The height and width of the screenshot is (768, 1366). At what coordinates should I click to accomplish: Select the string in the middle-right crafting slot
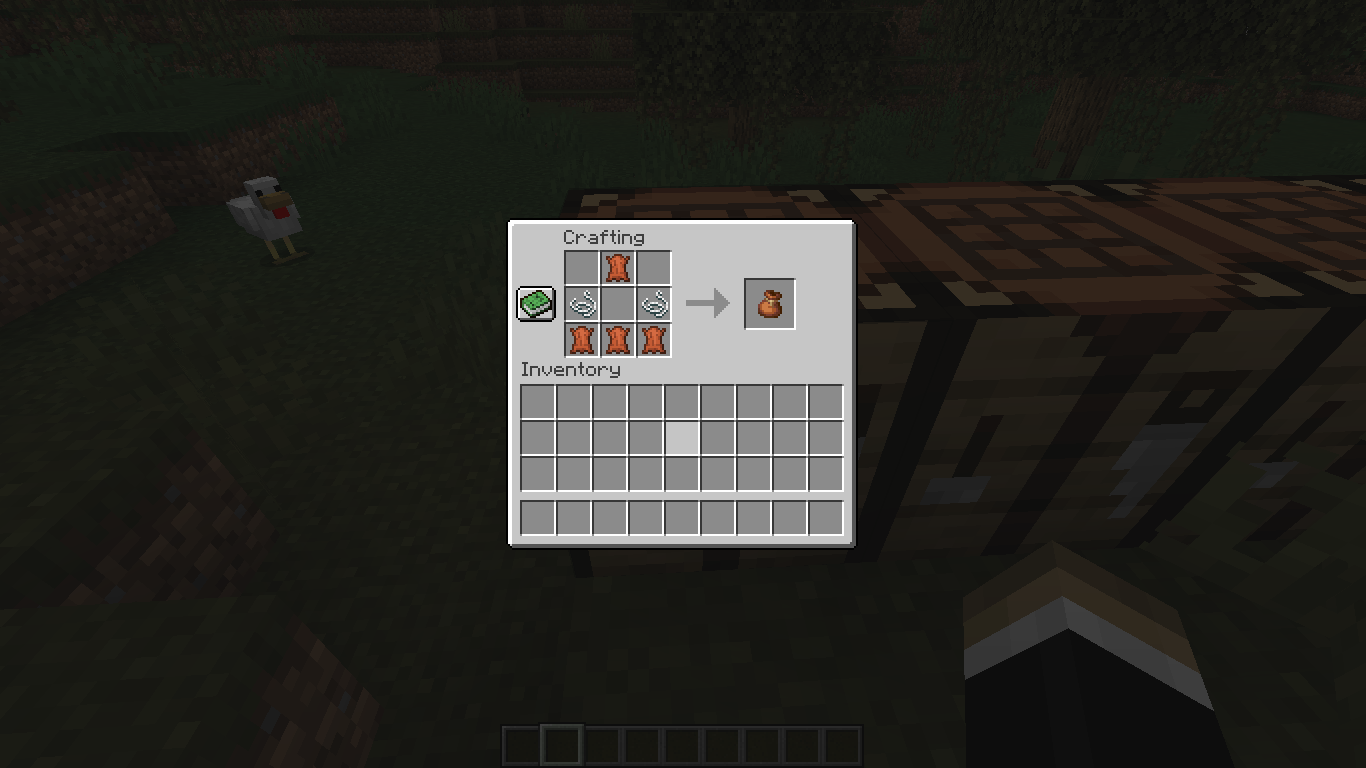654,303
